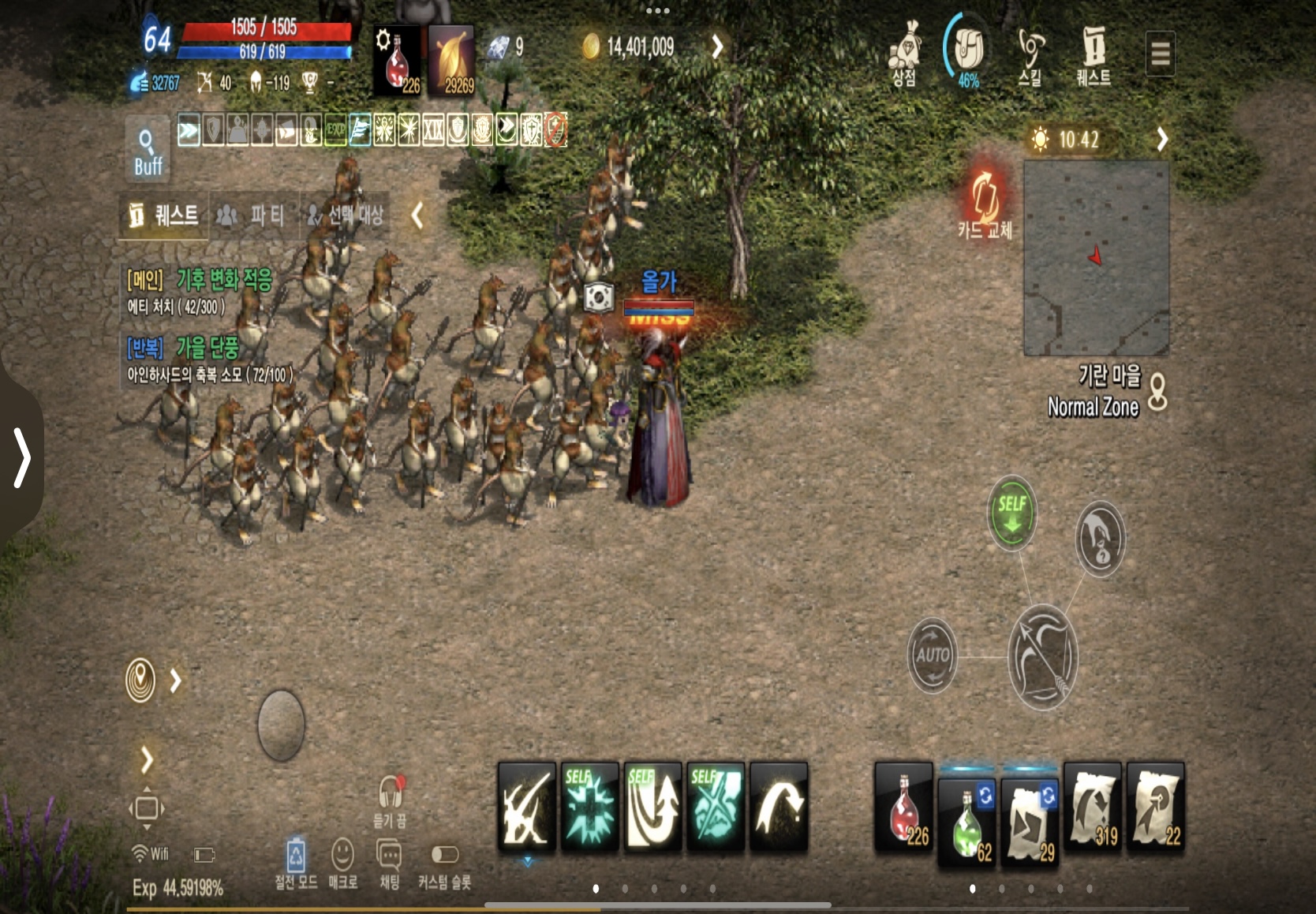Open the hamburger main menu
This screenshot has height=914, width=1316.
pyautogui.click(x=1160, y=54)
